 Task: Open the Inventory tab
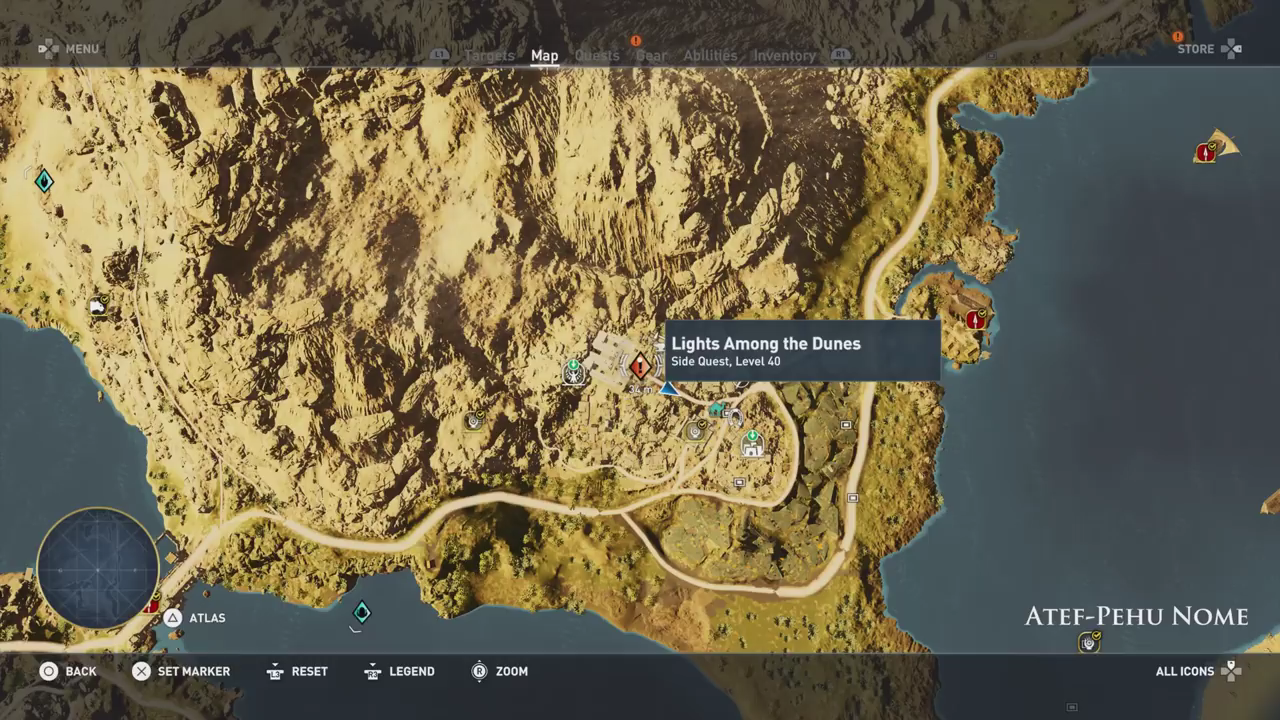tap(784, 56)
